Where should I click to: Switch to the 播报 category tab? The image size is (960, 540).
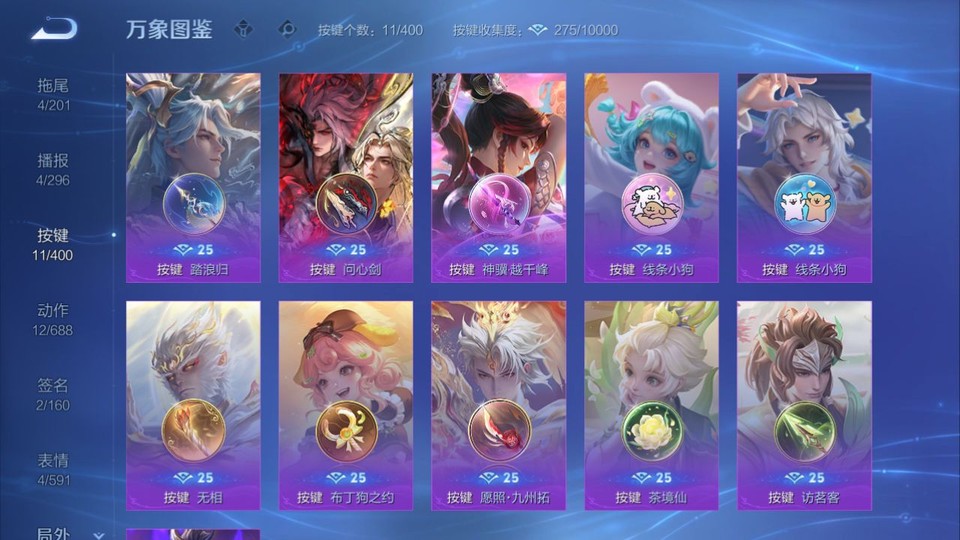pyautogui.click(x=53, y=169)
